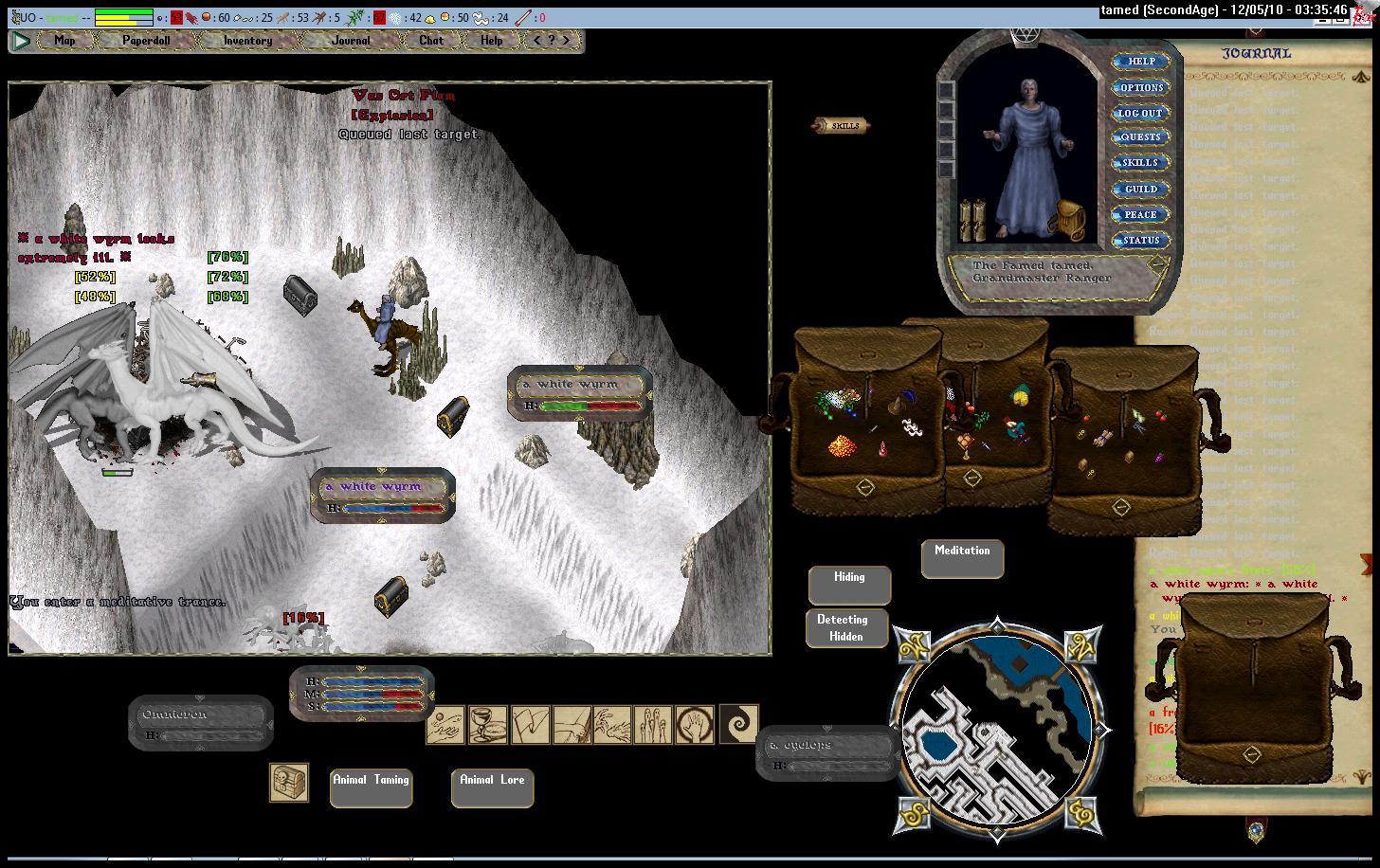
Task: Click the GUILD button
Action: (1140, 189)
